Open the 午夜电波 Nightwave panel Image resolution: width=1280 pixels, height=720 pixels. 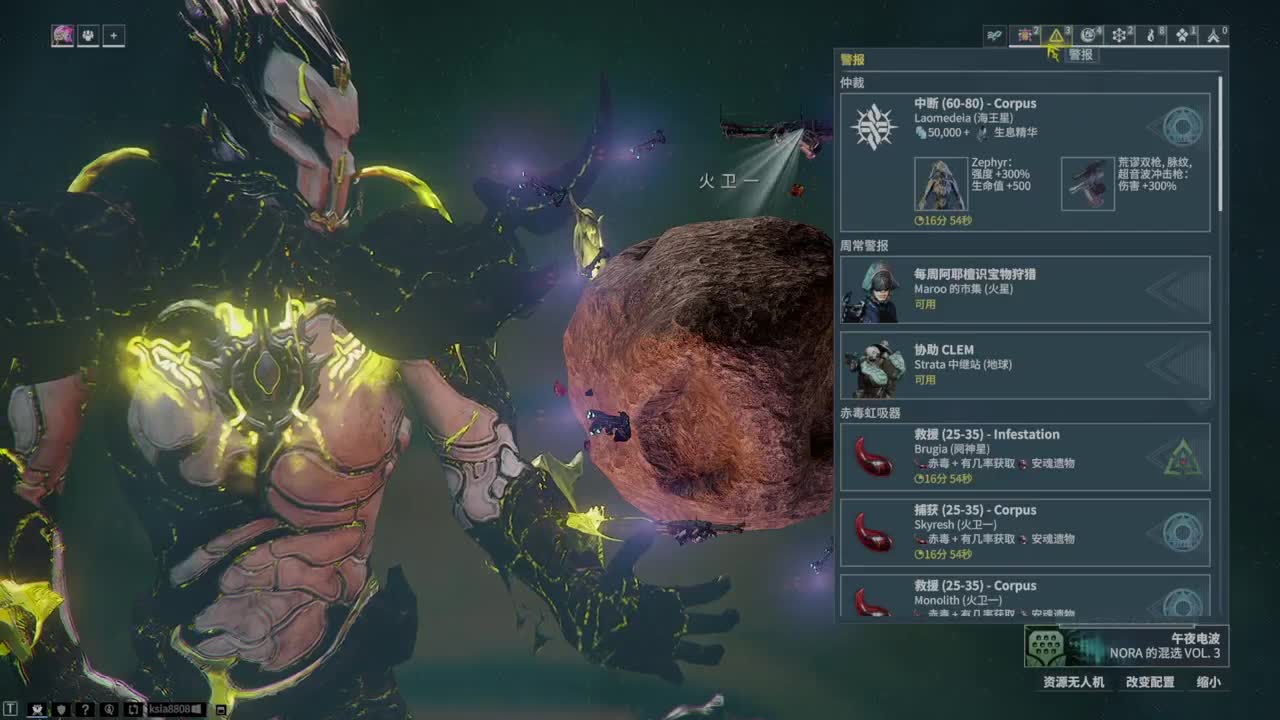[x=1126, y=646]
